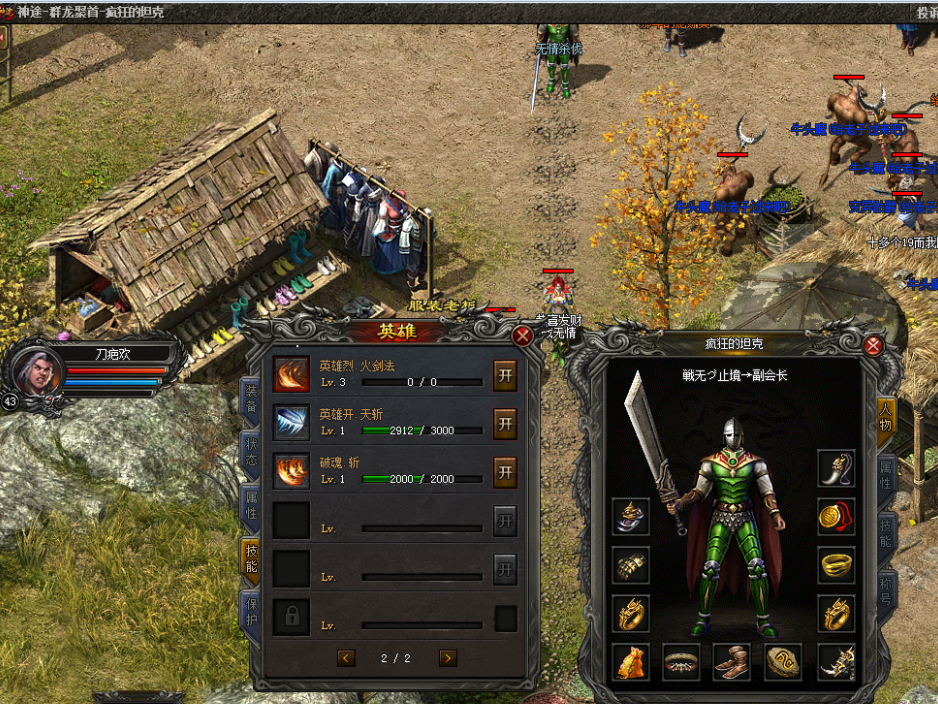Image resolution: width=938 pixels, height=704 pixels.
Task: Toggle the 开 button for 破魂·斩
Action: (505, 471)
